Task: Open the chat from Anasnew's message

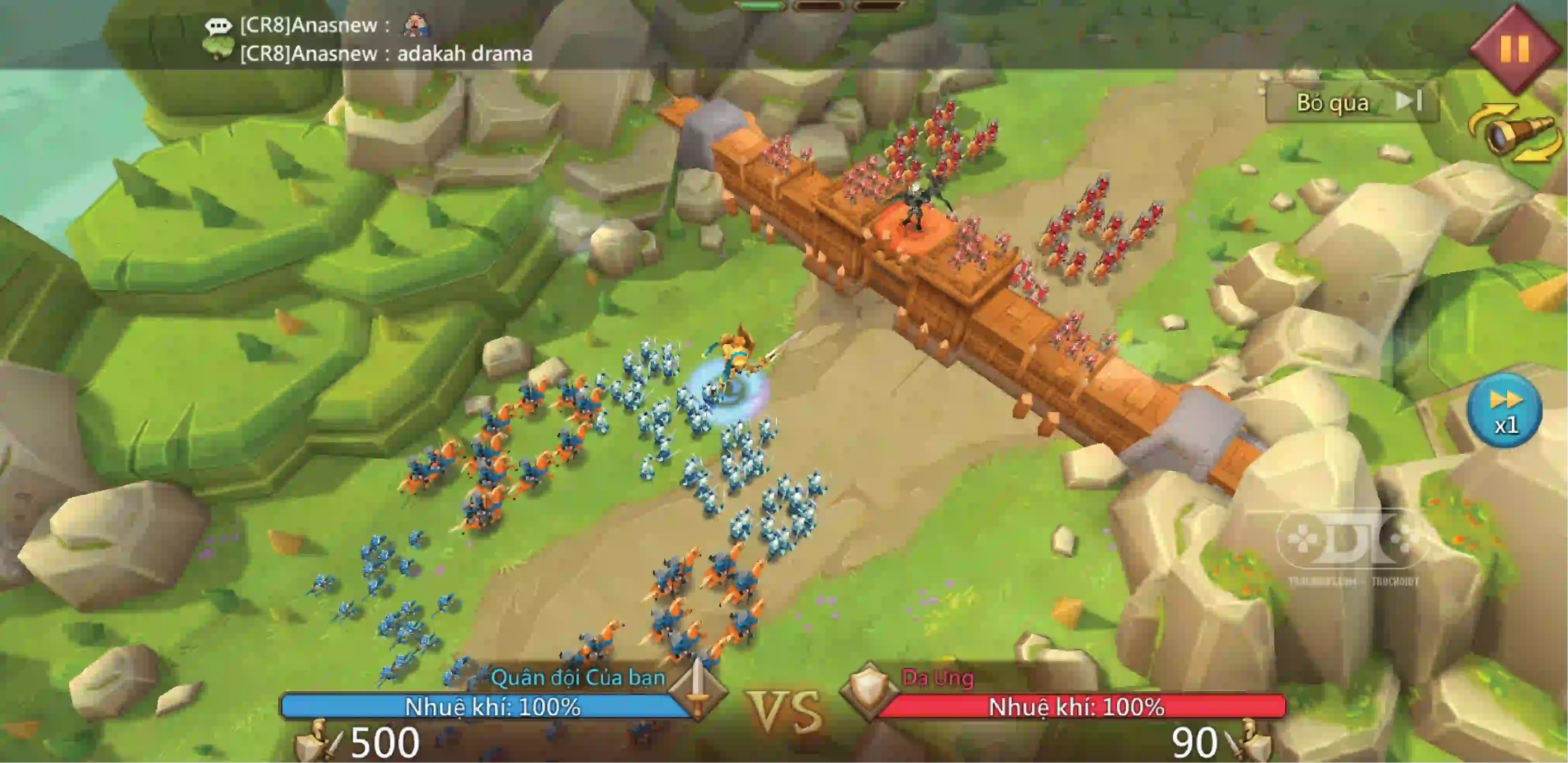Action: (386, 54)
